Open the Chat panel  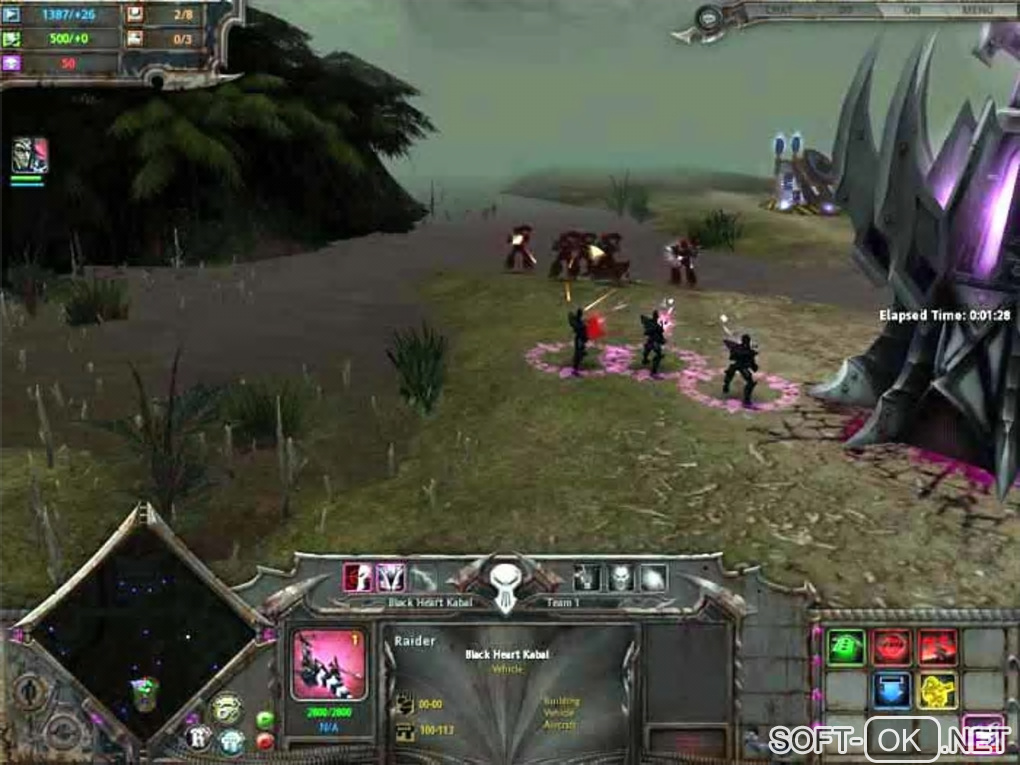pyautogui.click(x=779, y=11)
